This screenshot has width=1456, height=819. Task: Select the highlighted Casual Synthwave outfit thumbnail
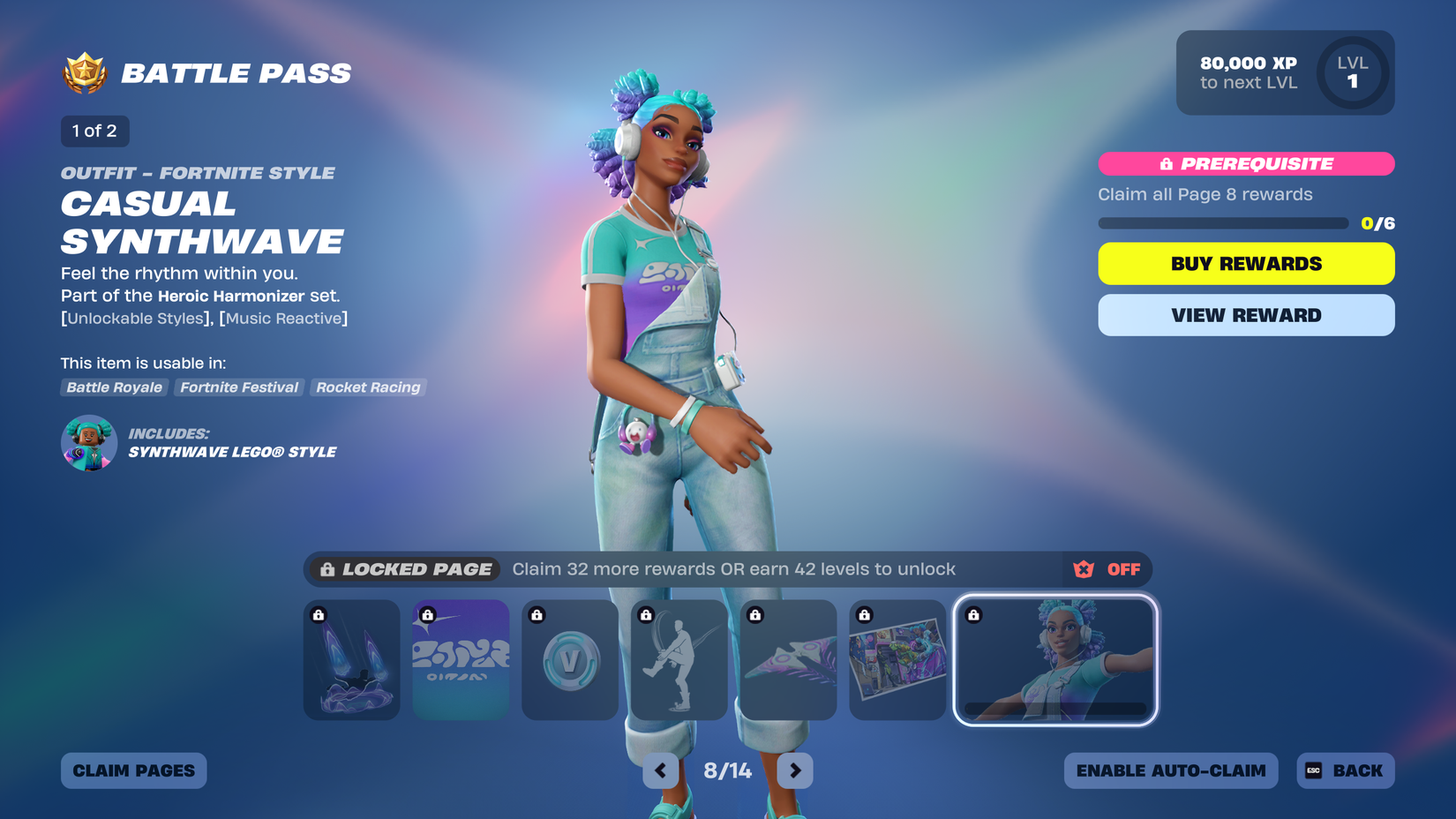coord(1055,659)
